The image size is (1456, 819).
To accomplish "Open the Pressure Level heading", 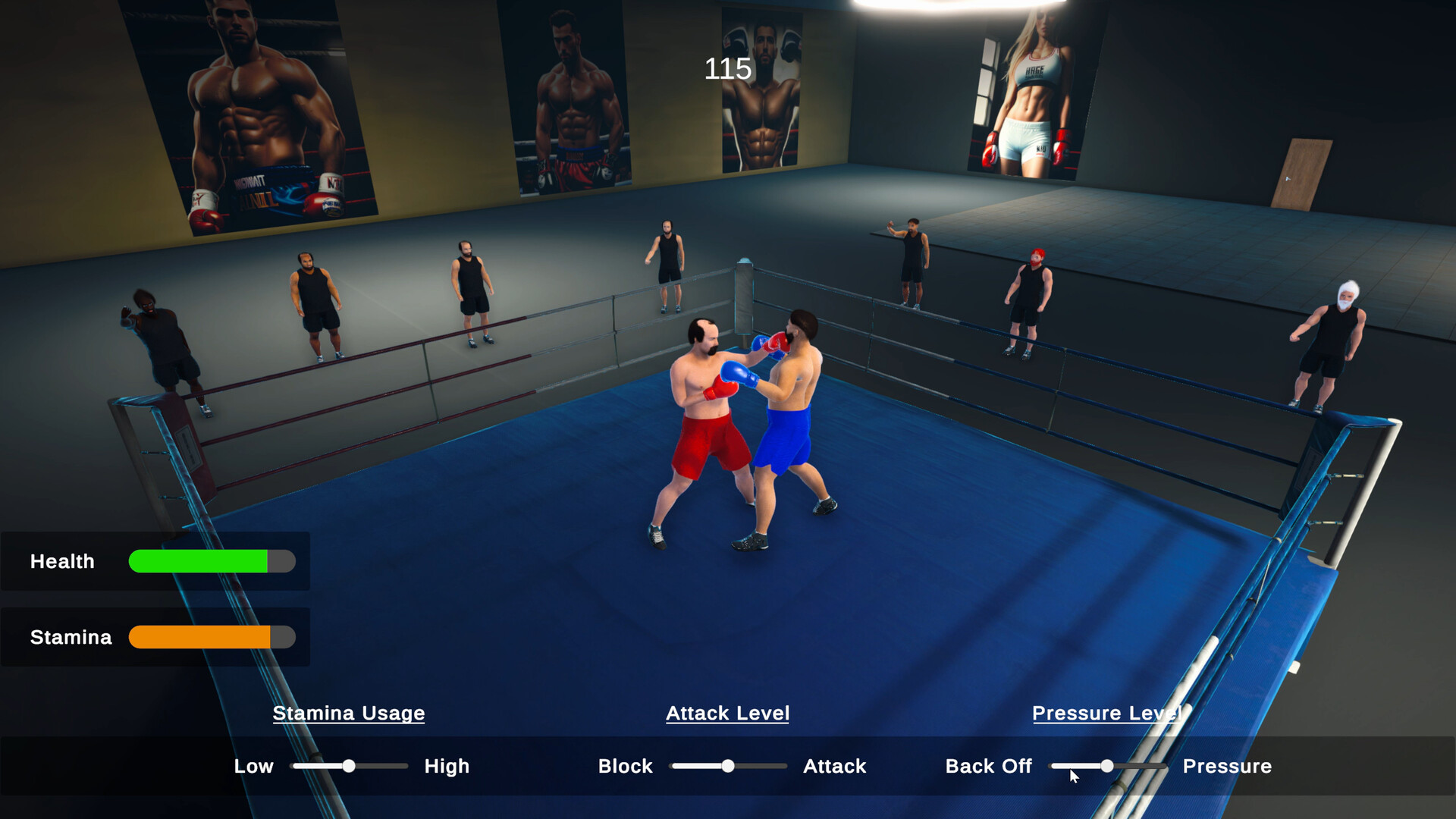I will click(1107, 713).
